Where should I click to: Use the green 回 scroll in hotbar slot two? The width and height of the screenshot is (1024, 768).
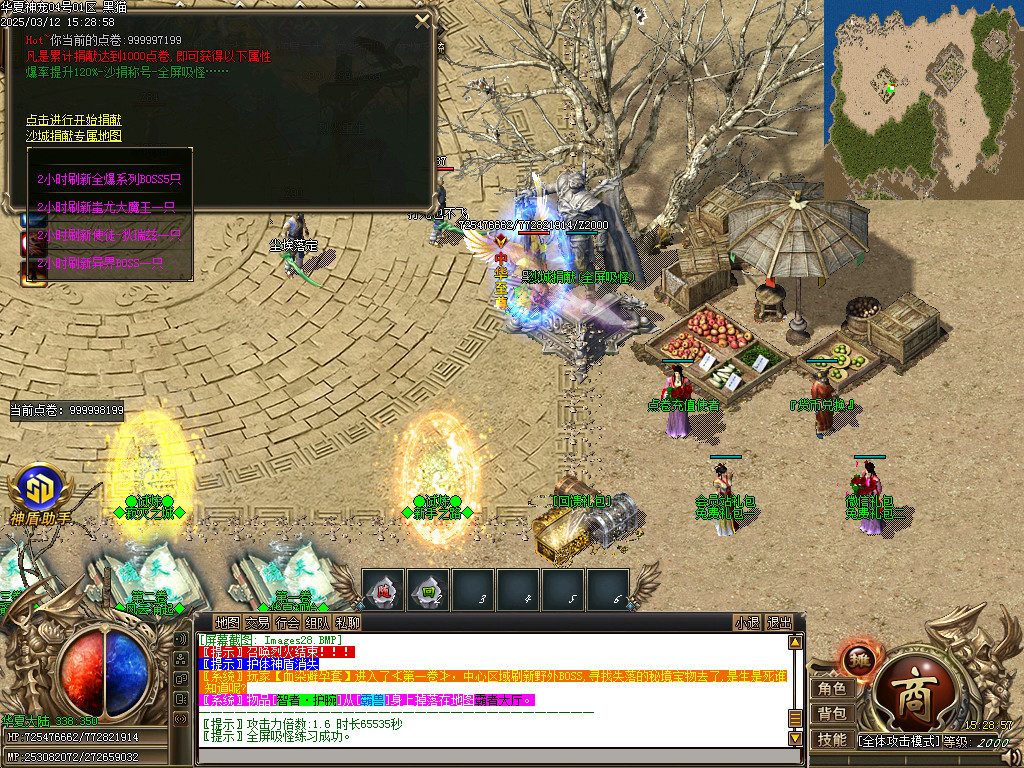(428, 590)
